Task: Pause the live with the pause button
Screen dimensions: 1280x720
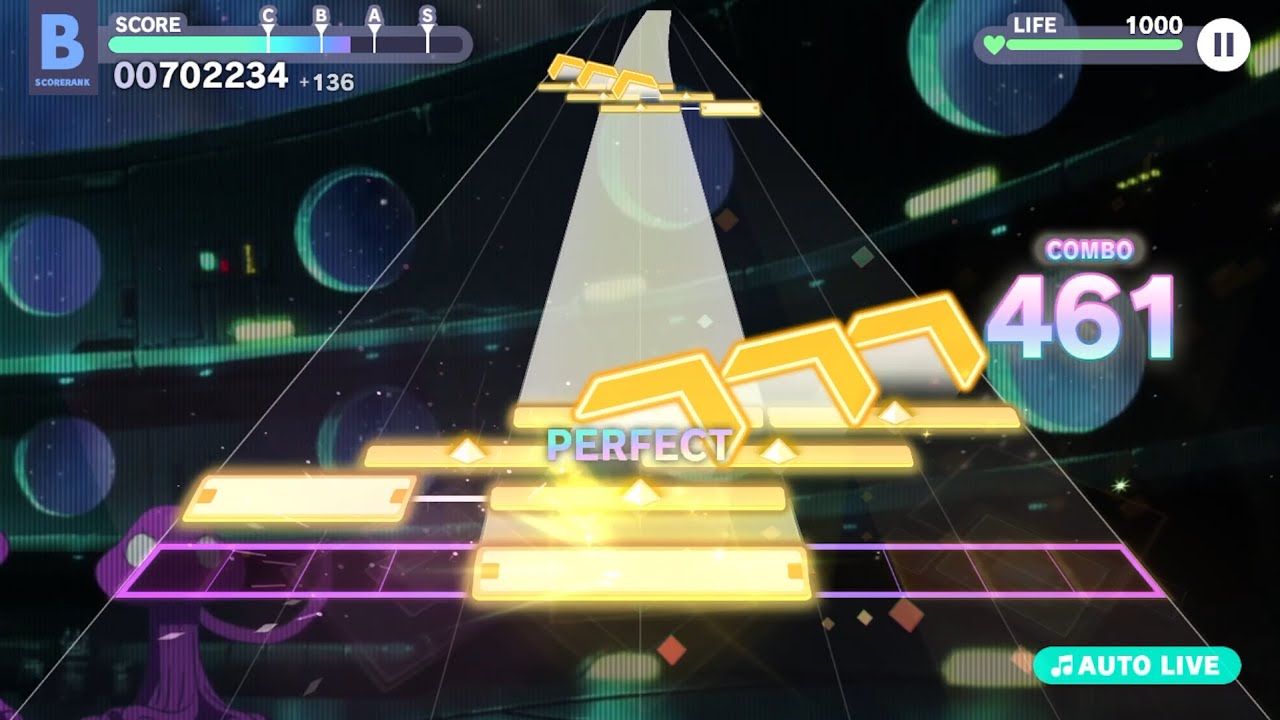Action: (1223, 44)
